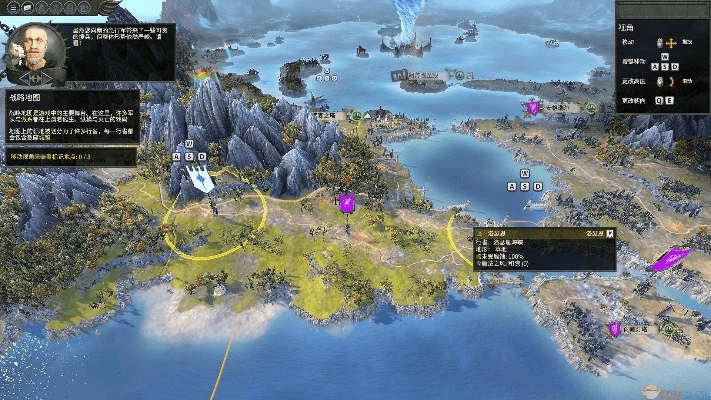
Task: Select the advisor portrait
Action: pos(35,47)
